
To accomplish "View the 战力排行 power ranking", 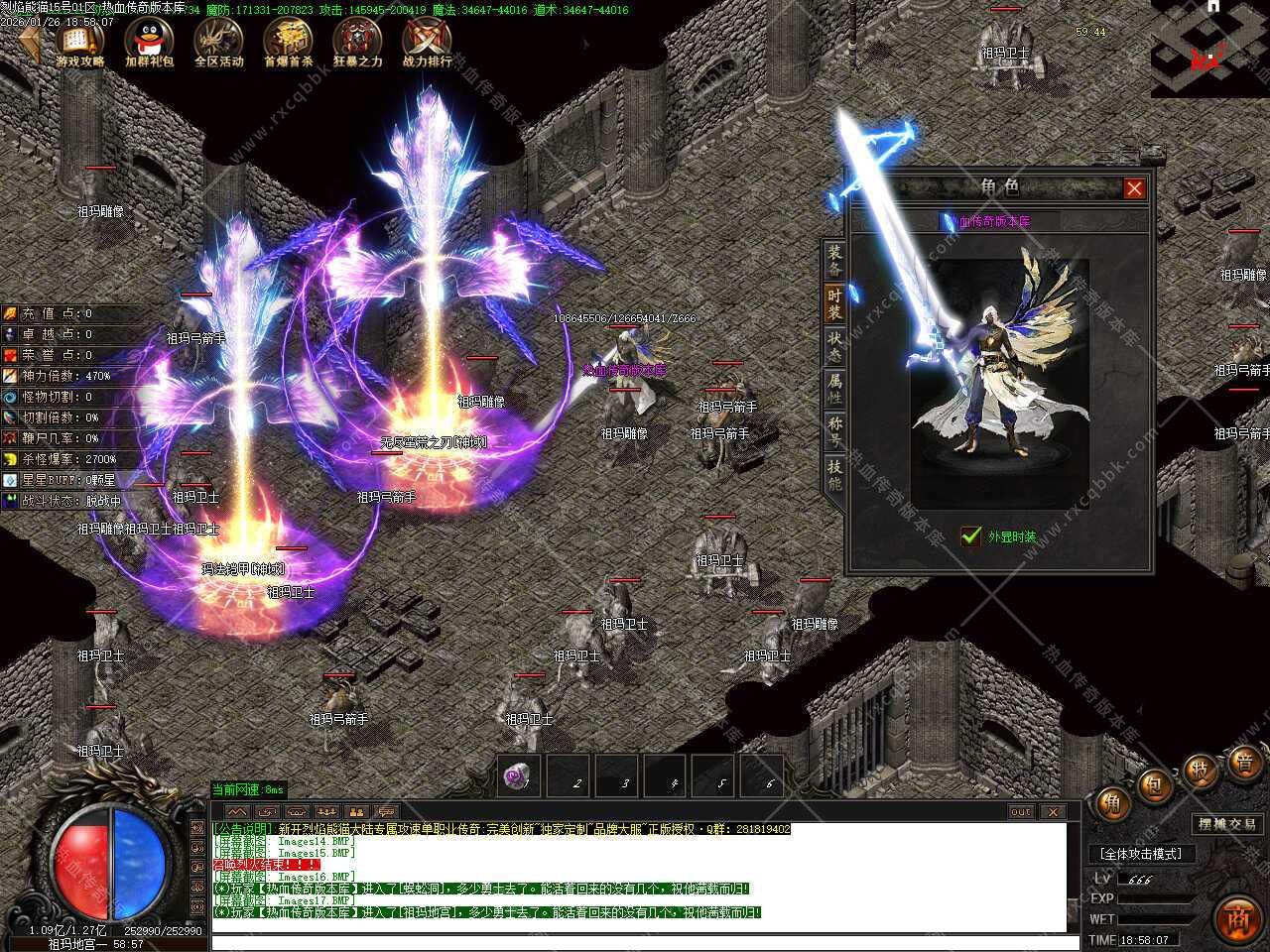I will 427,44.
